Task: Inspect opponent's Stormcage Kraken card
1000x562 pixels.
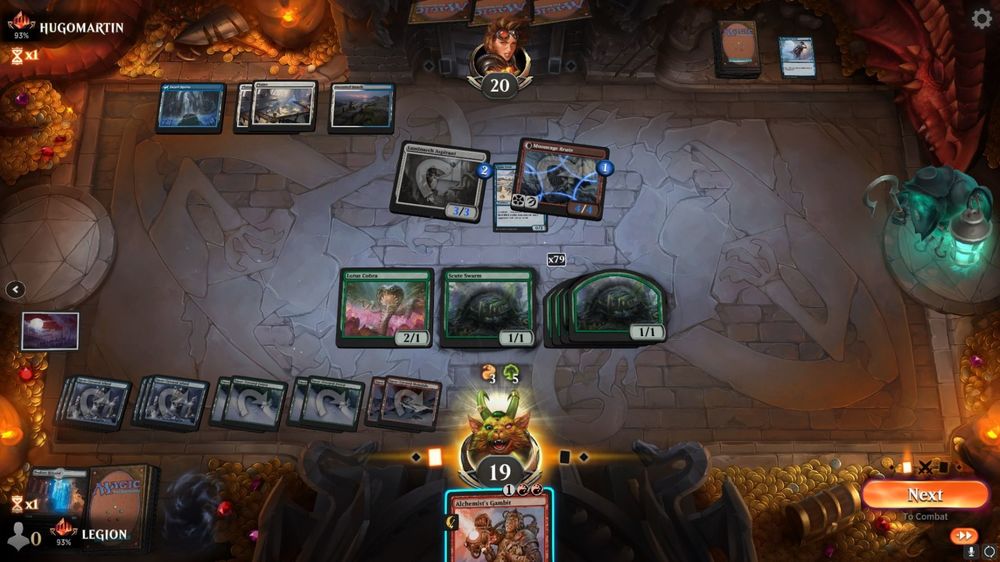Action: (x=563, y=179)
